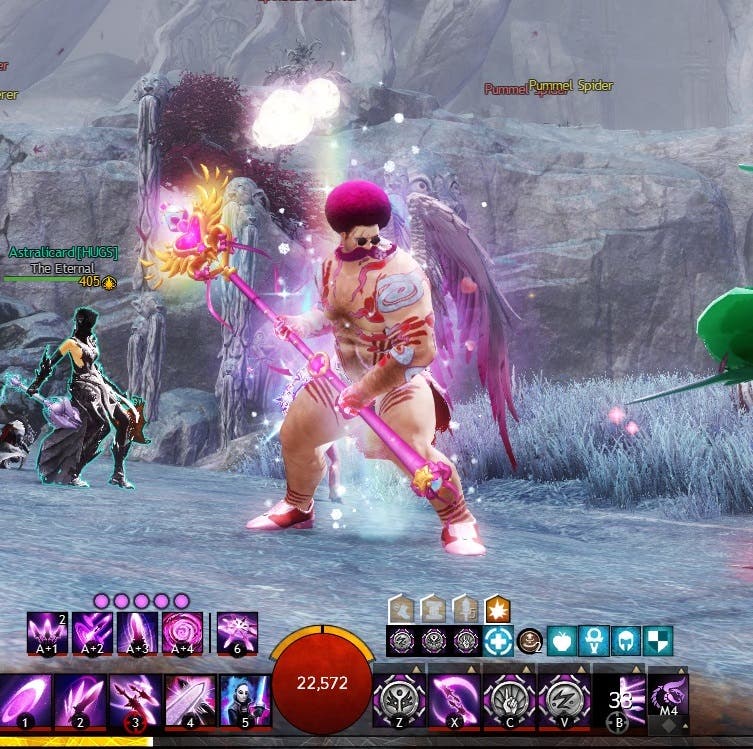Activate weapon skill in slot 1

point(23,699)
